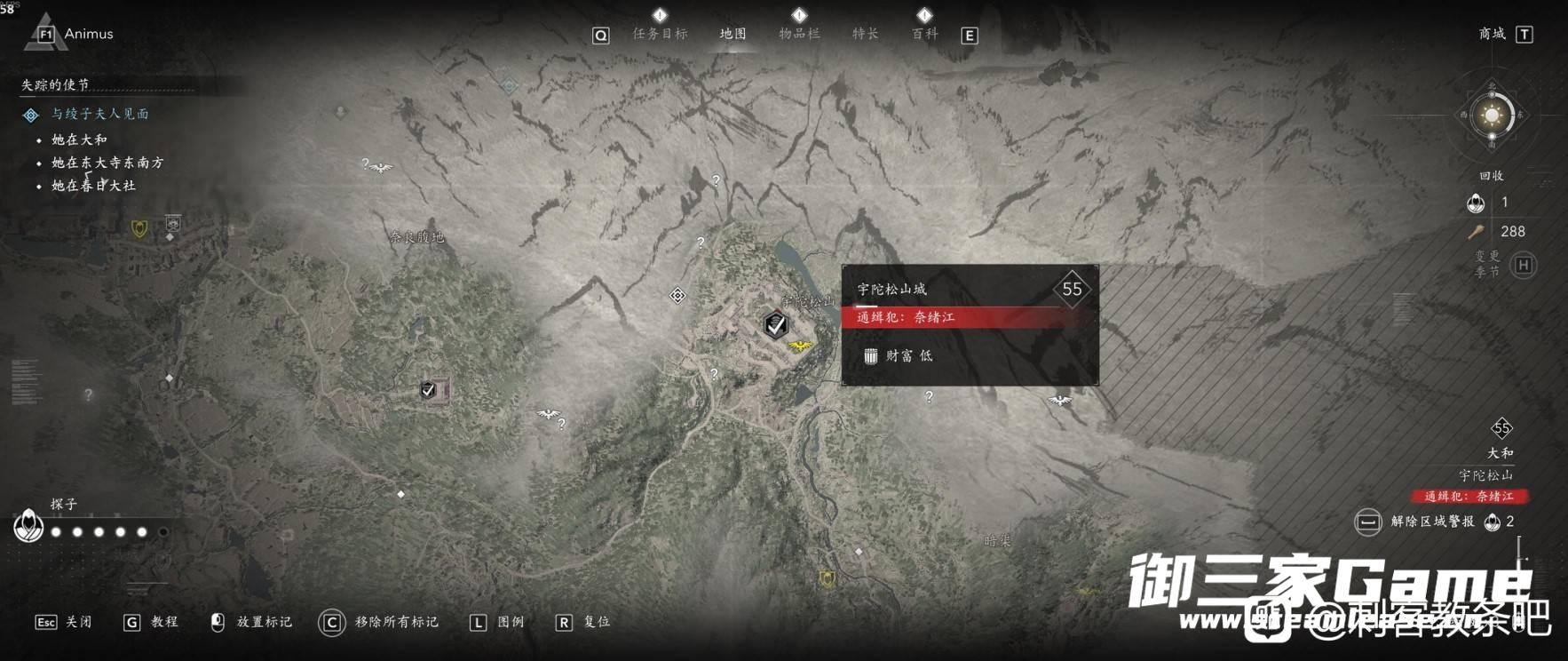Viewport: 1568px width, 661px height.
Task: Switch to the 物品栏 tab
Action: click(x=799, y=34)
